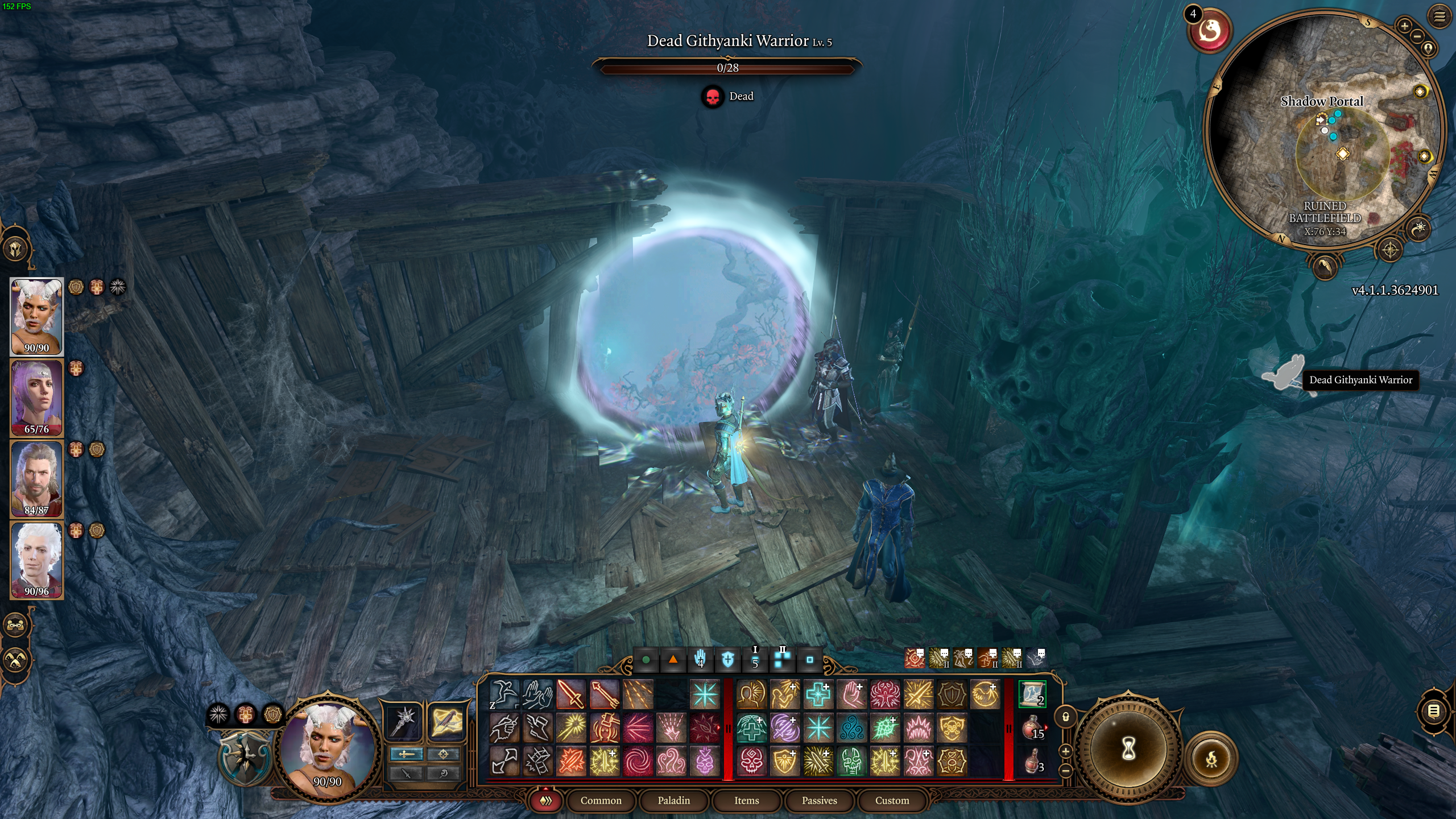Select the scroll item slot with count 2
Viewport: 1456px width, 819px height.
tap(1032, 695)
